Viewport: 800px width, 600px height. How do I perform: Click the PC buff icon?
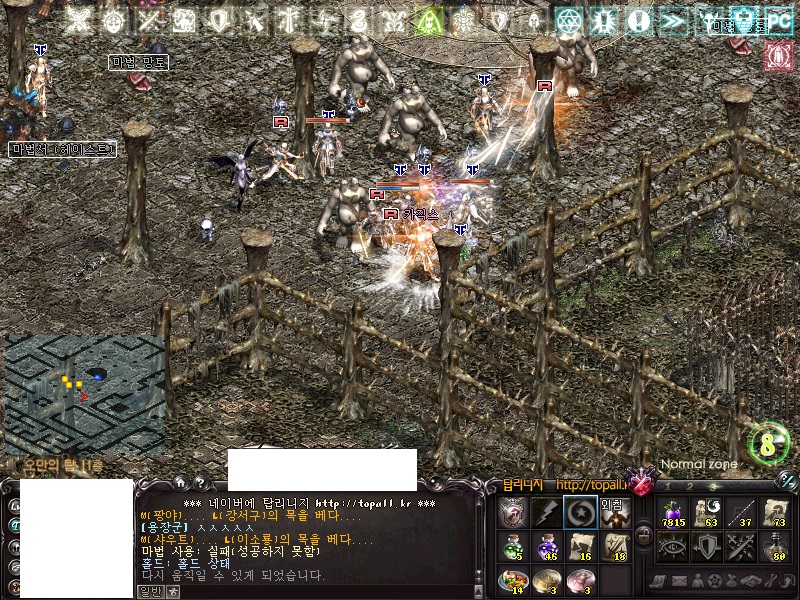click(778, 19)
